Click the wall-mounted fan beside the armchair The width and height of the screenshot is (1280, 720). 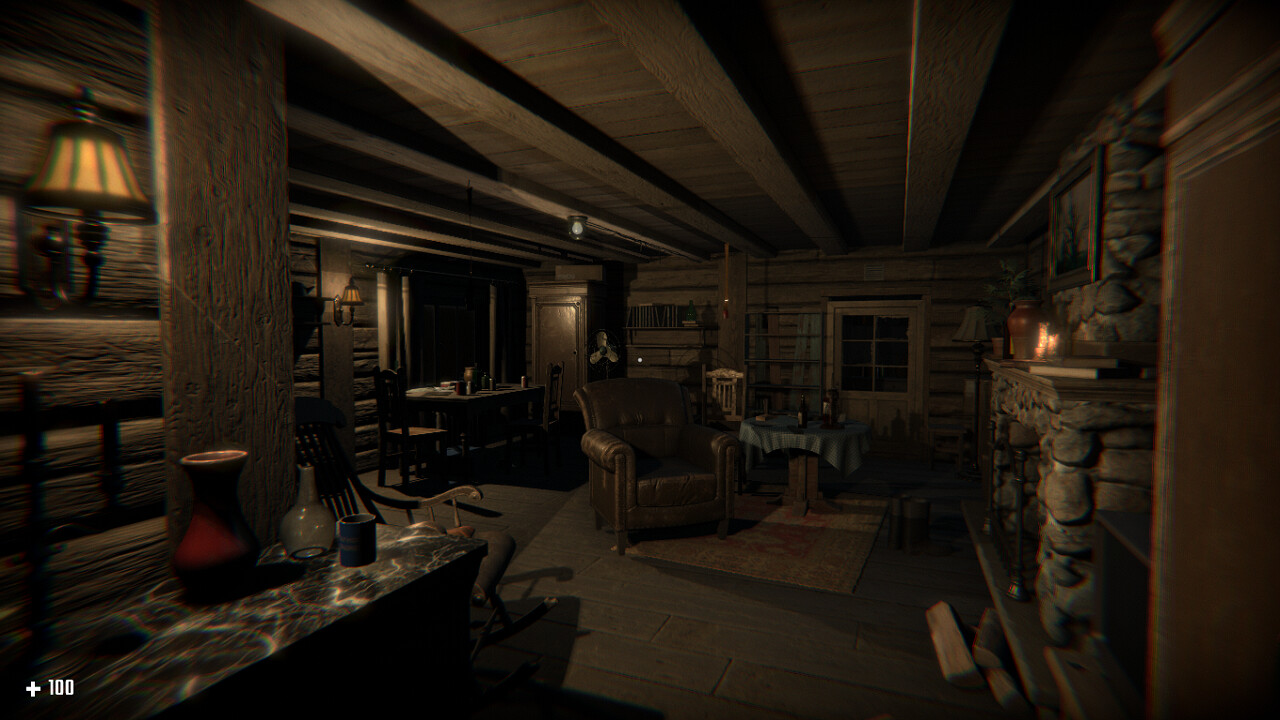pyautogui.click(x=605, y=352)
